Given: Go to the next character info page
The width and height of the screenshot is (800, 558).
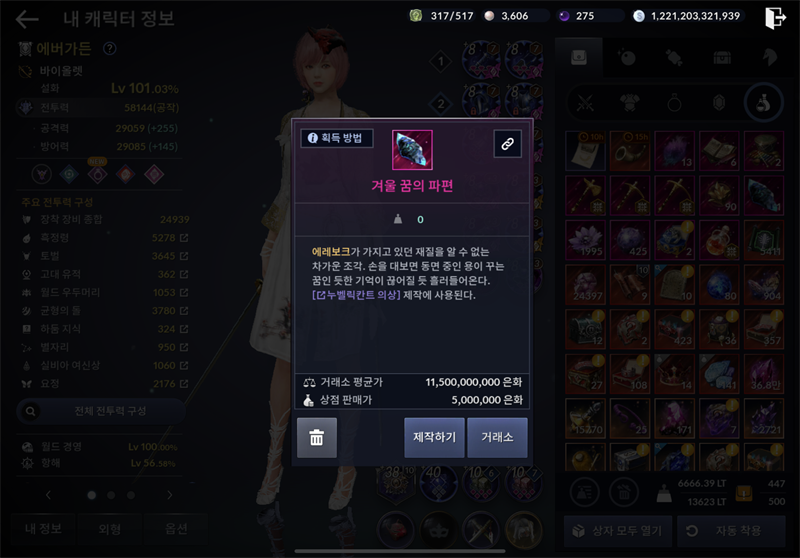Looking at the screenshot, I should [170, 494].
